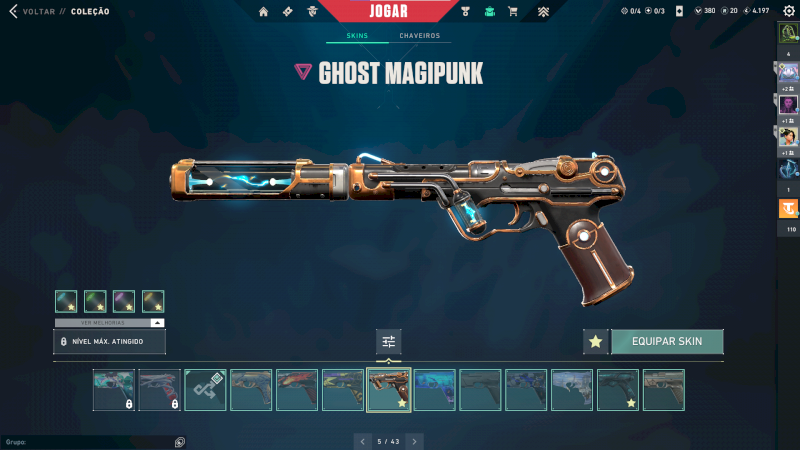Go to the previous skin page arrow
This screenshot has width=800, height=450.
[361, 441]
